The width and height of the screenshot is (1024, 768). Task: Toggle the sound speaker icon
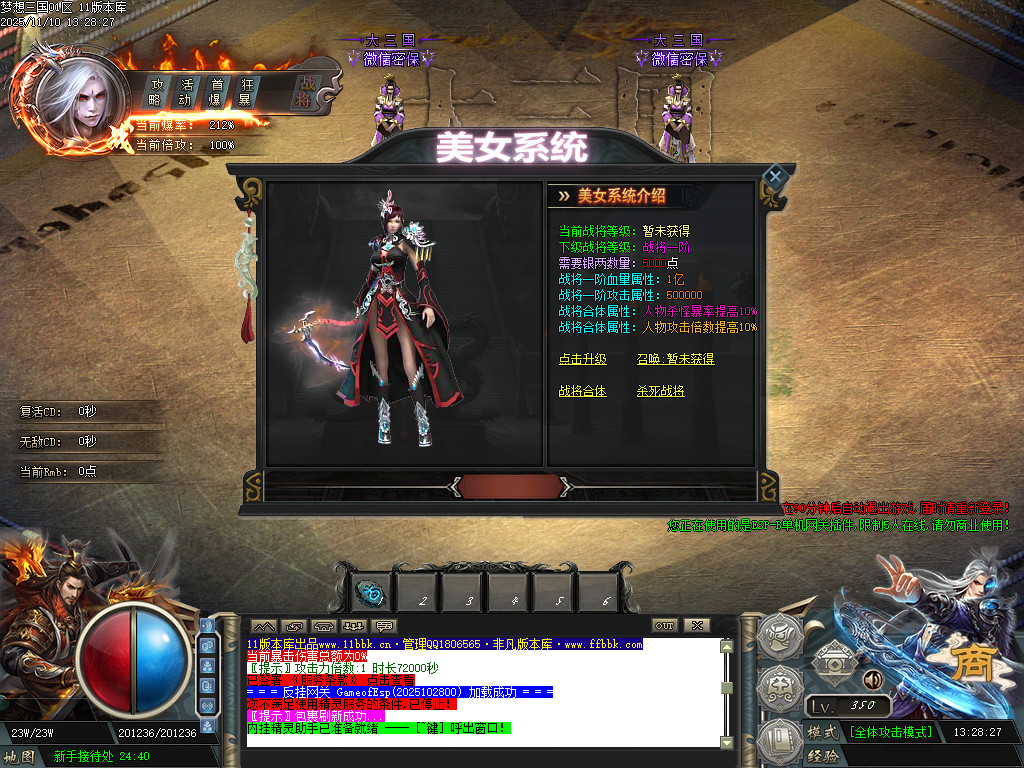[x=872, y=680]
